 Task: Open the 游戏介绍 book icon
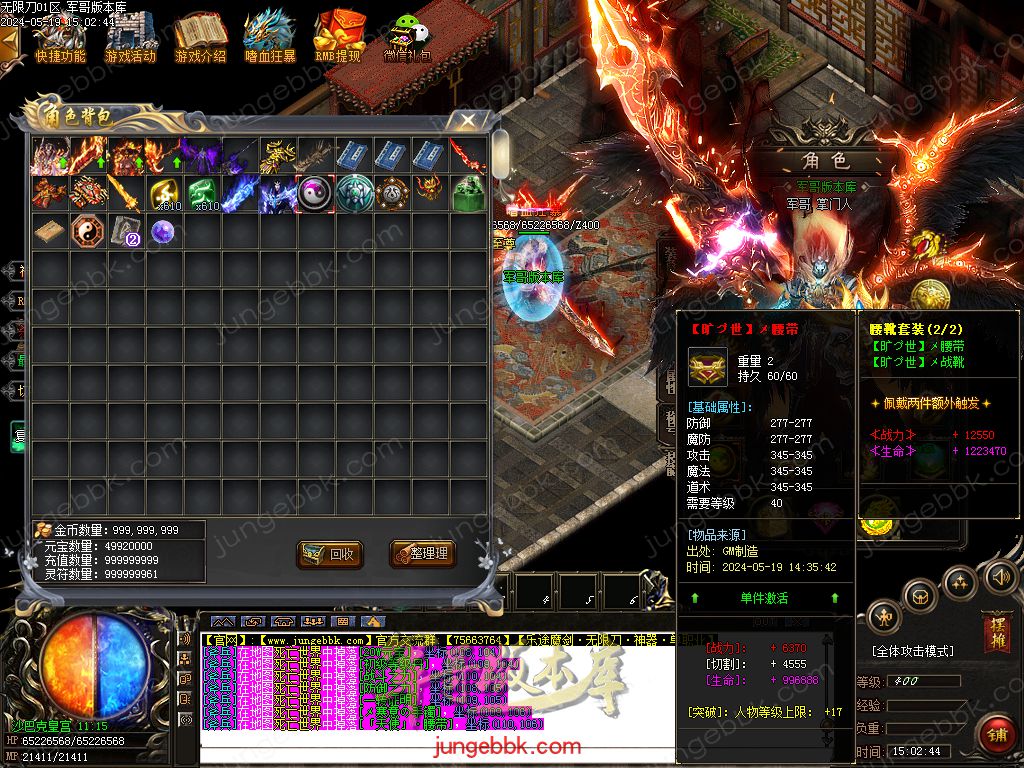click(x=200, y=37)
